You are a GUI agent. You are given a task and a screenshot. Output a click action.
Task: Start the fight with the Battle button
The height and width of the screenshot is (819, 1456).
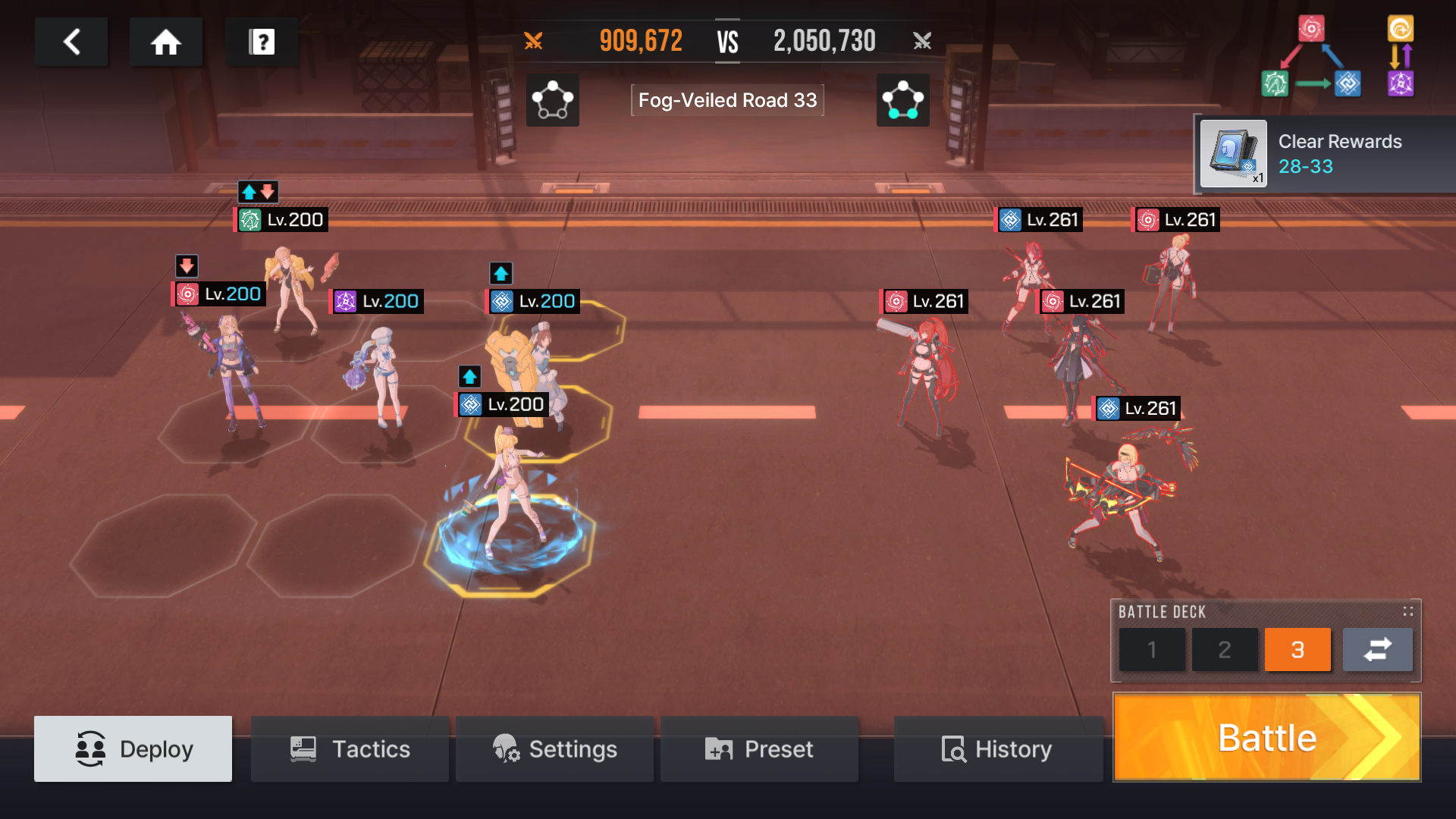click(x=1266, y=737)
